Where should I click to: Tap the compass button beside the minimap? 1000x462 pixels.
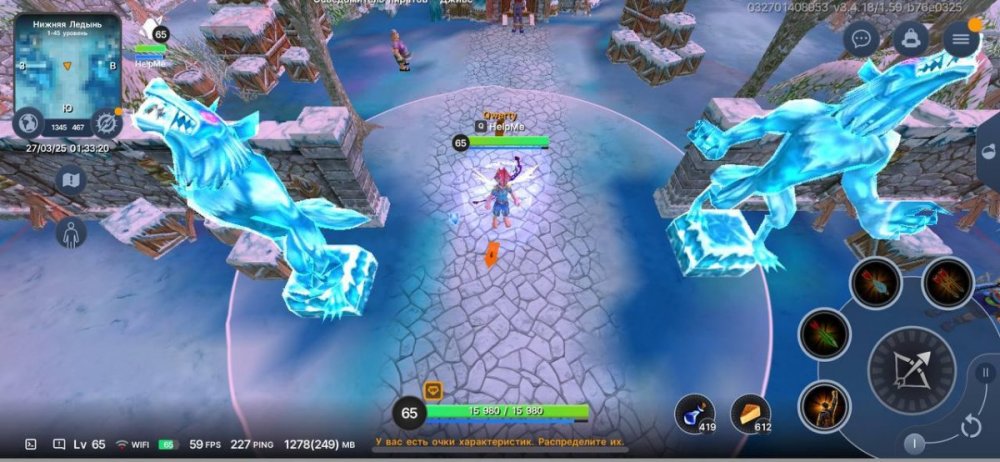click(106, 122)
